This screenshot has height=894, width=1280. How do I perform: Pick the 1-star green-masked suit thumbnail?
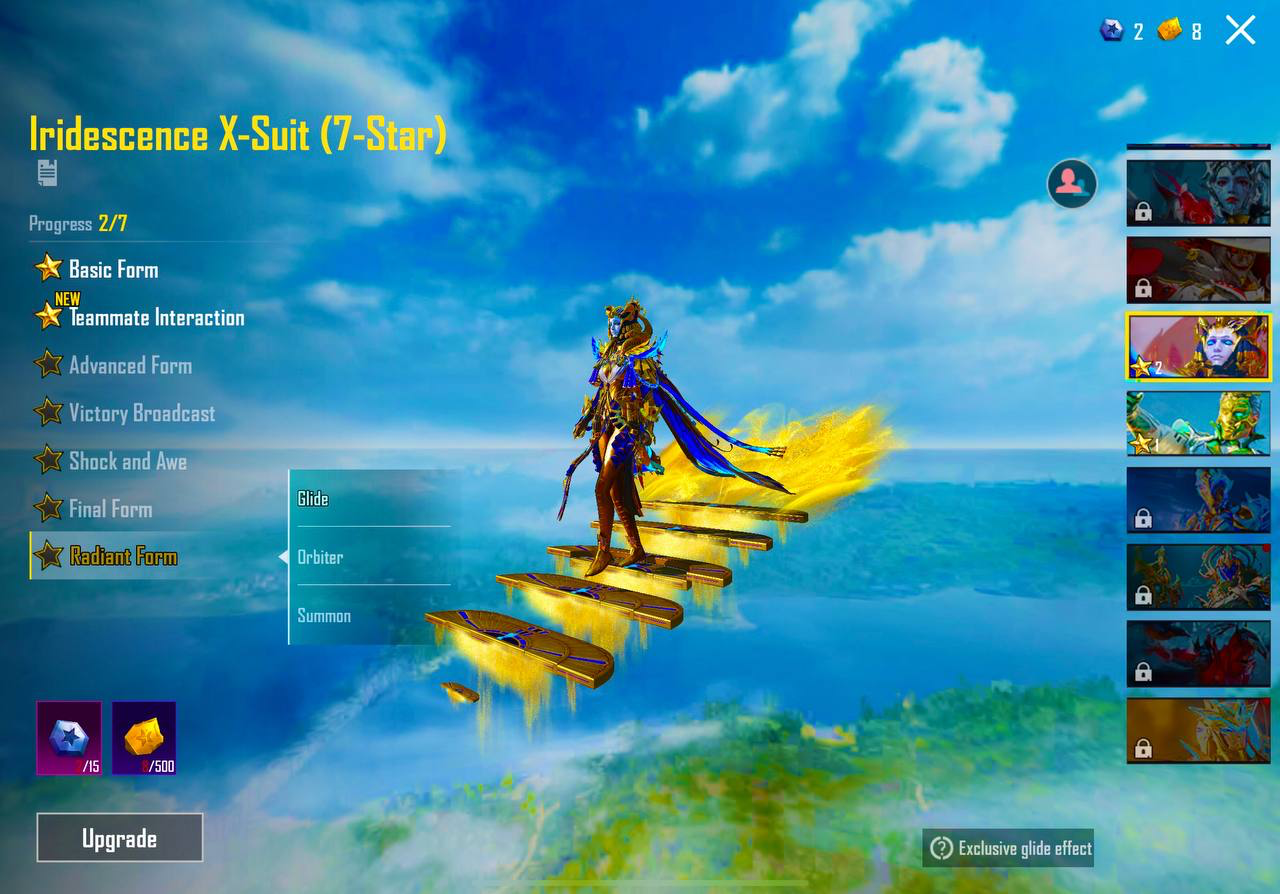pyautogui.click(x=1198, y=422)
